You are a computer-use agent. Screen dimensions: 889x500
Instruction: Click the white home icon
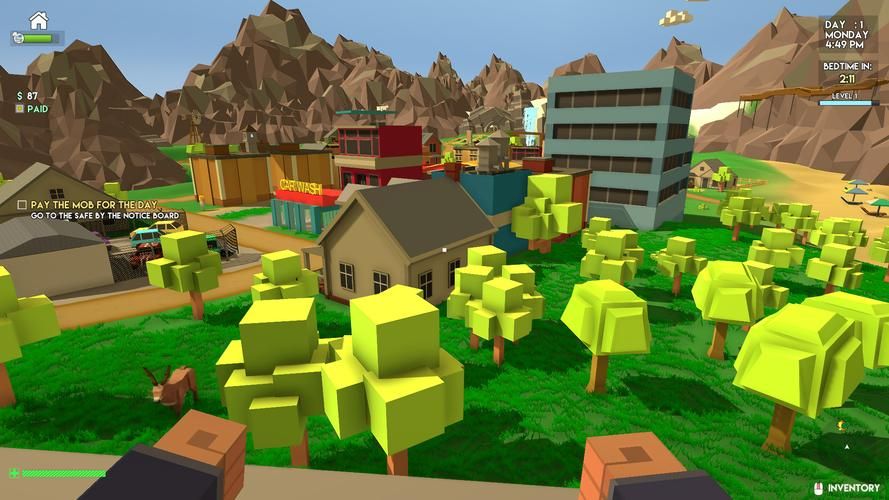pyautogui.click(x=38, y=20)
